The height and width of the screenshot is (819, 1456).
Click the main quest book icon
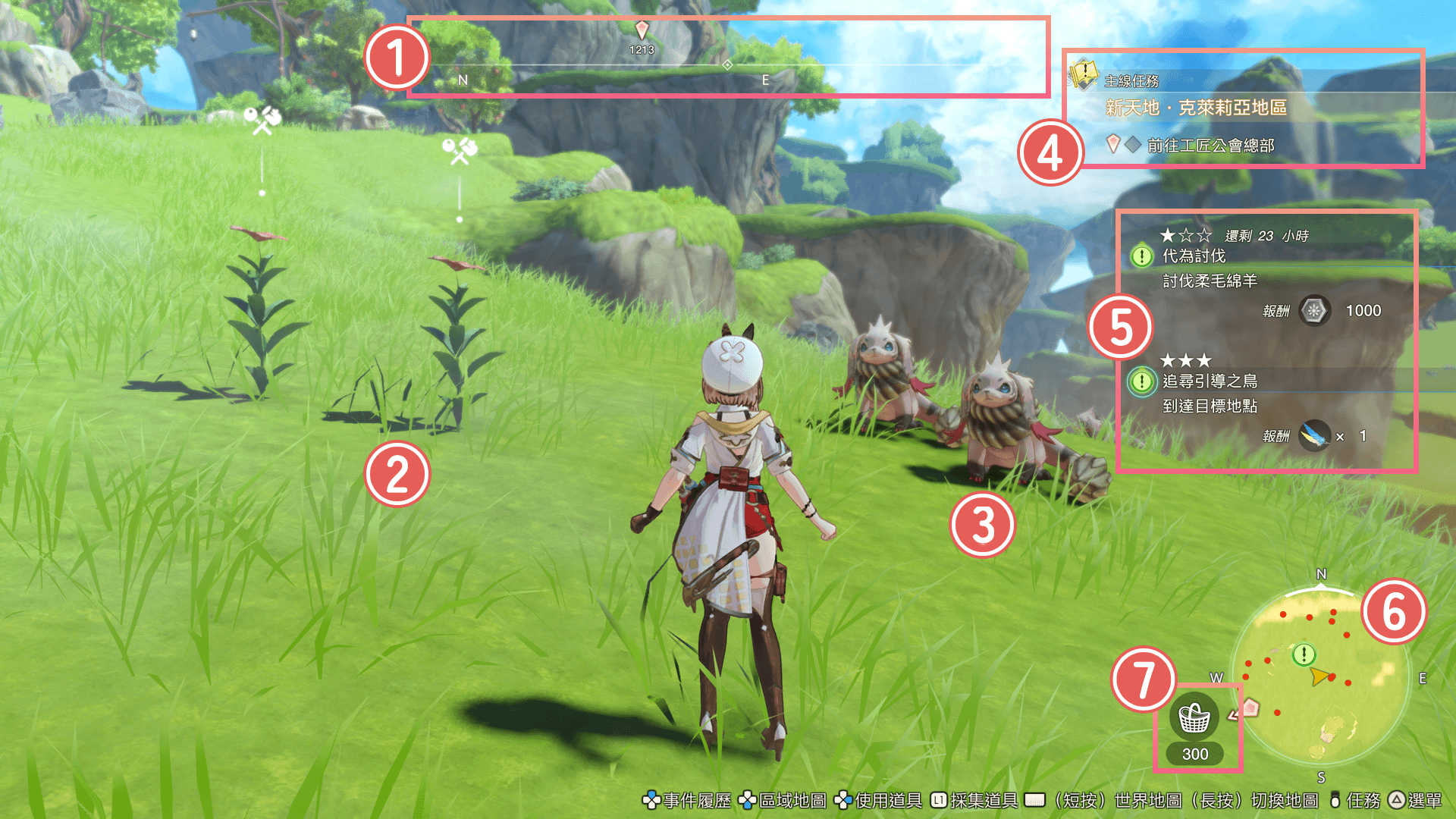tap(1084, 74)
